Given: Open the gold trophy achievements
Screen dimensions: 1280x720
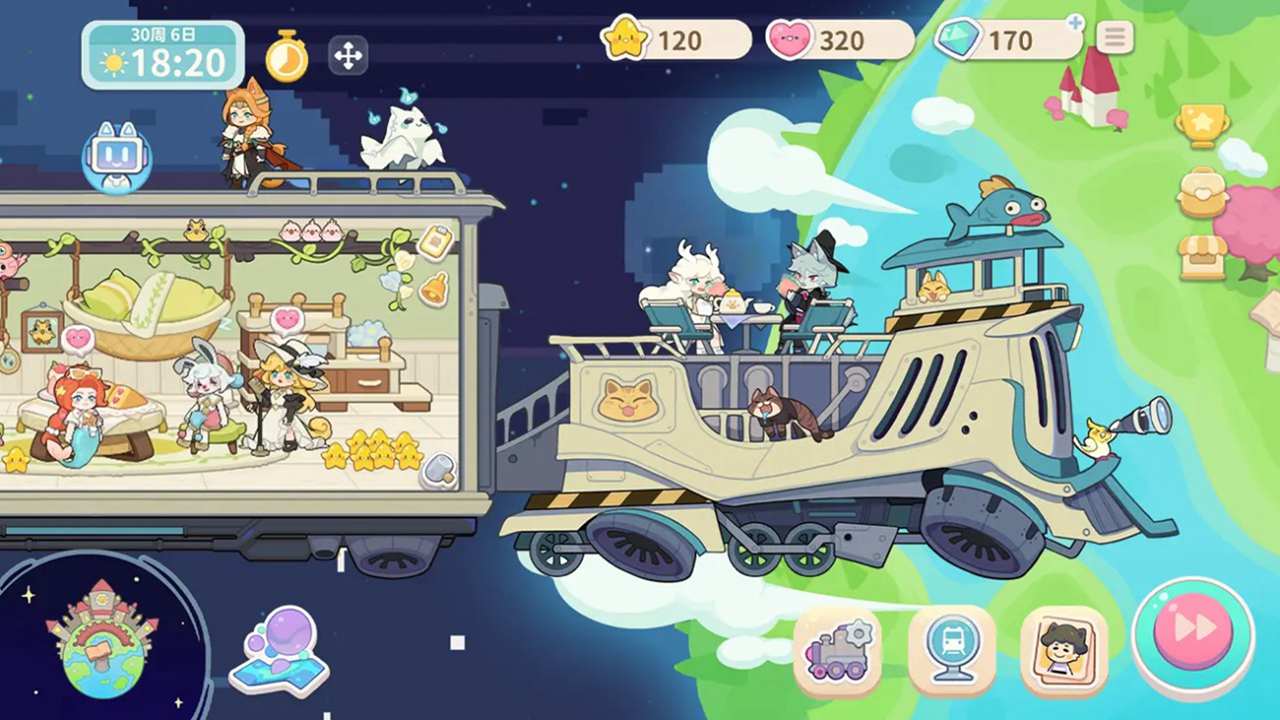Looking at the screenshot, I should [1202, 126].
